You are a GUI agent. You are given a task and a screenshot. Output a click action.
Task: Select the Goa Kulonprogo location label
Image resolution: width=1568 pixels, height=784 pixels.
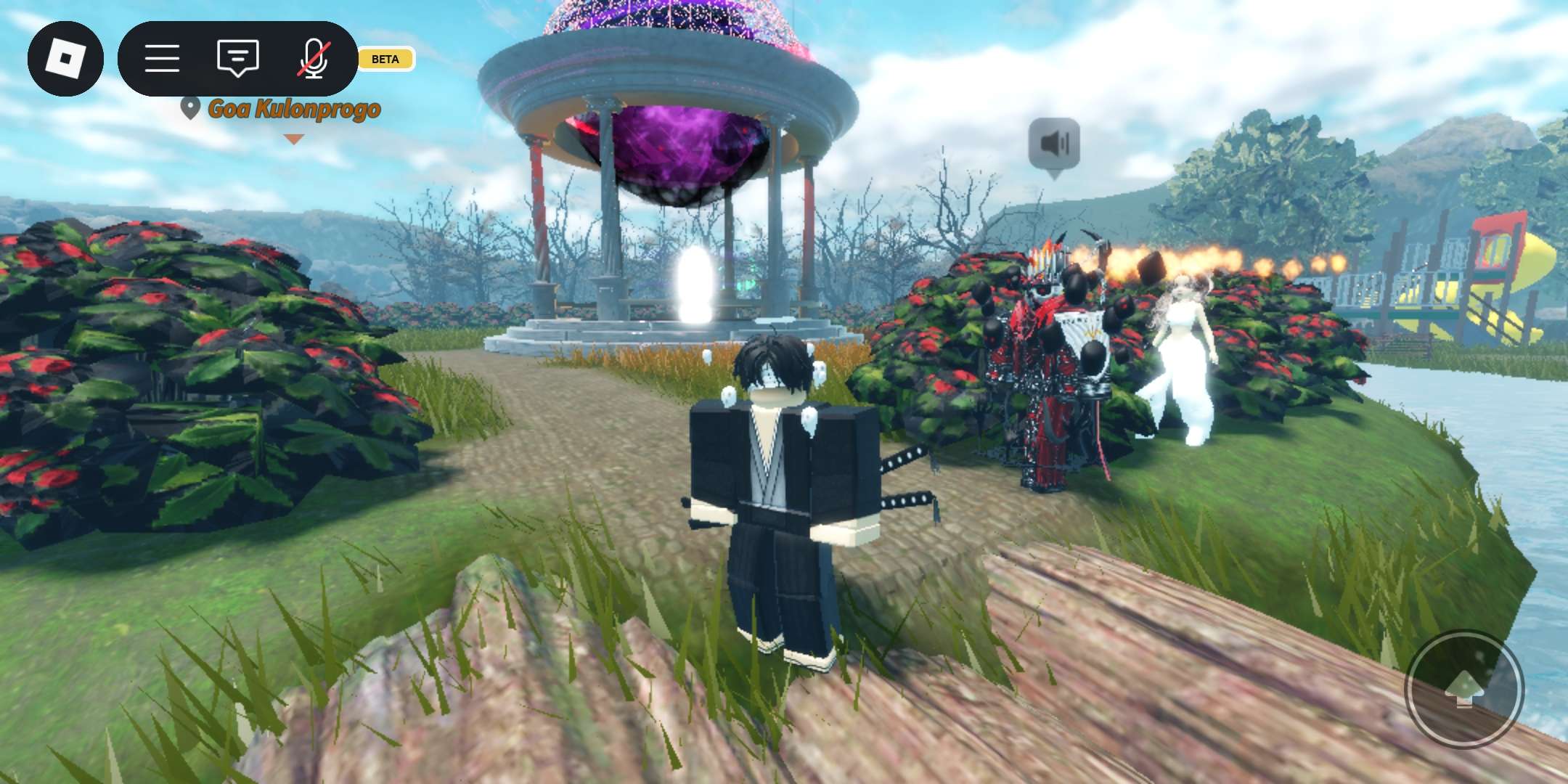click(x=293, y=109)
